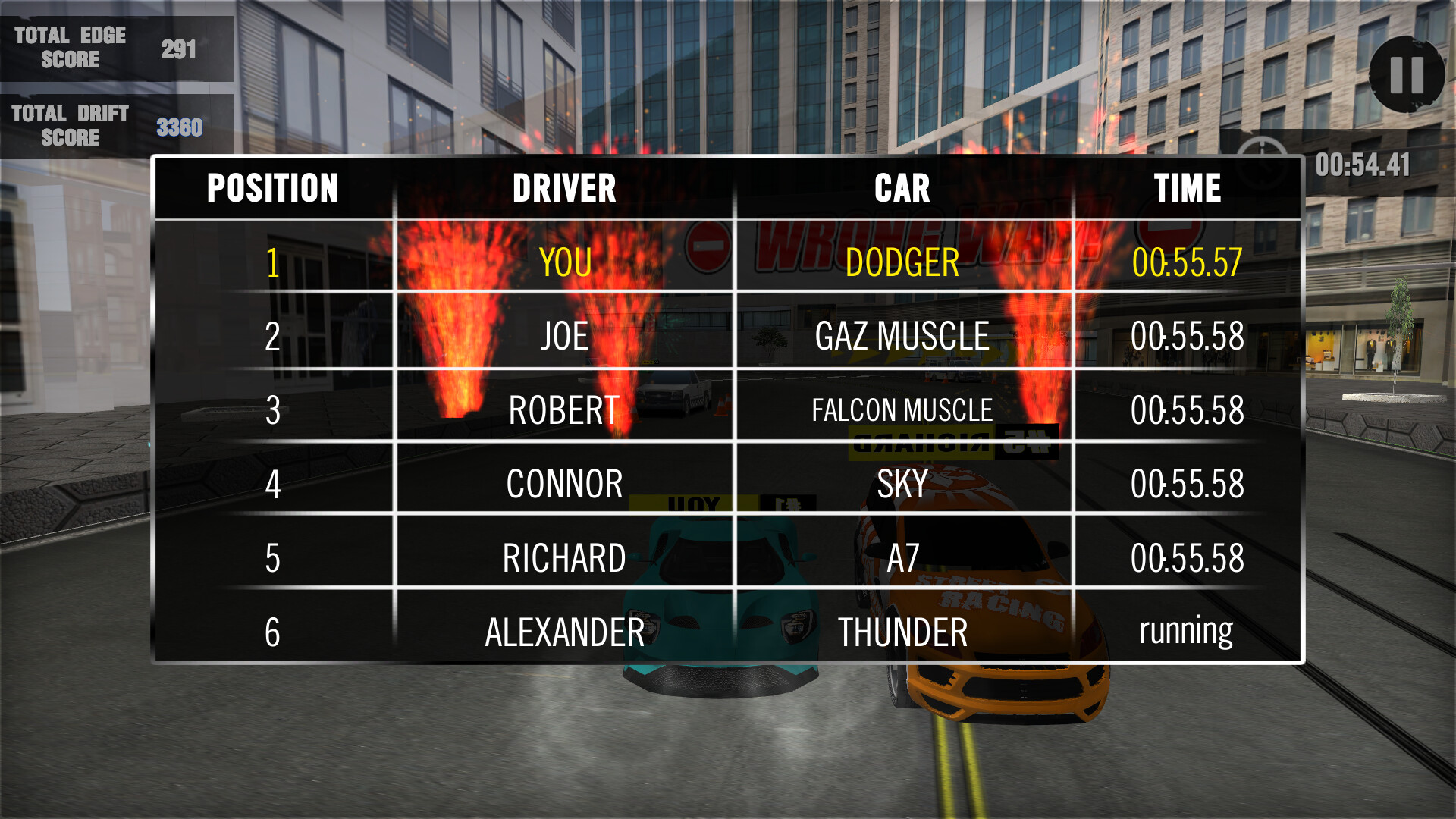Select CONNOR's SKY car row

(x=902, y=484)
